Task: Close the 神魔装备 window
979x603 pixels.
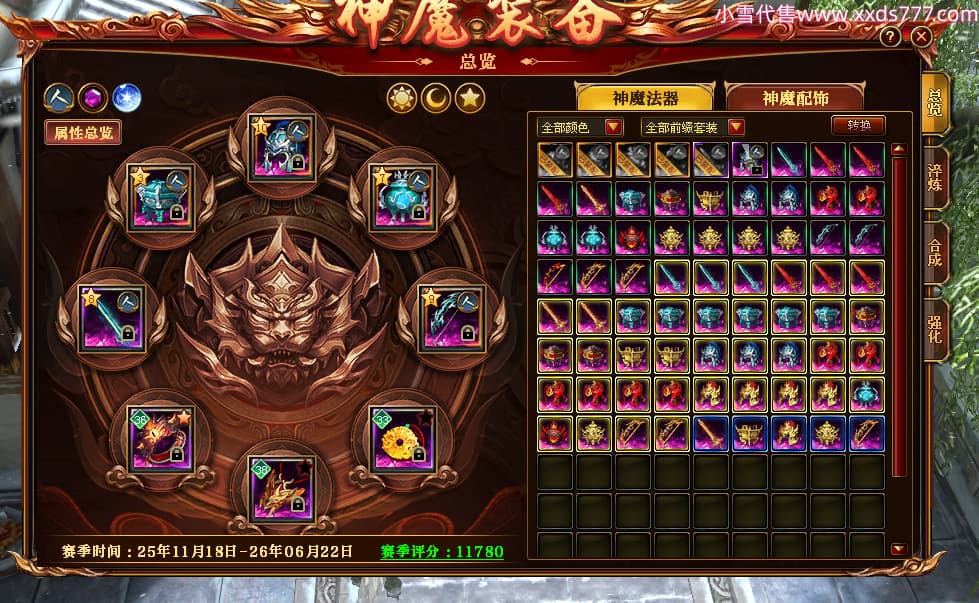Action: (921, 37)
